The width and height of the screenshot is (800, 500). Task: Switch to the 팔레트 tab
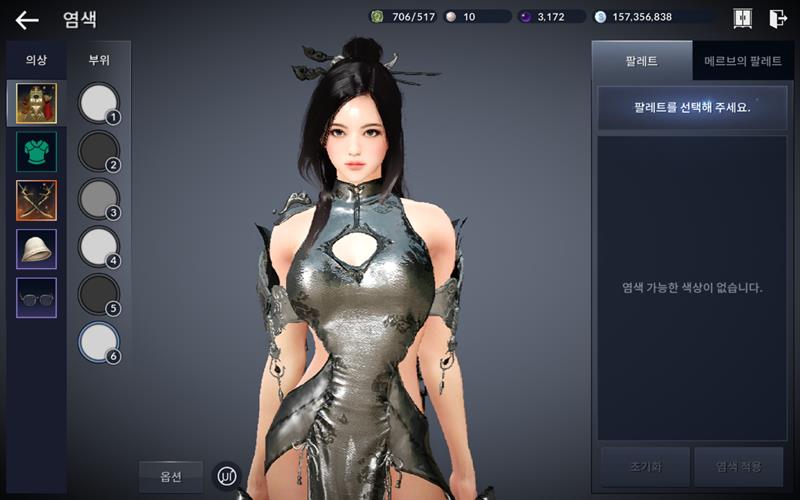641,61
